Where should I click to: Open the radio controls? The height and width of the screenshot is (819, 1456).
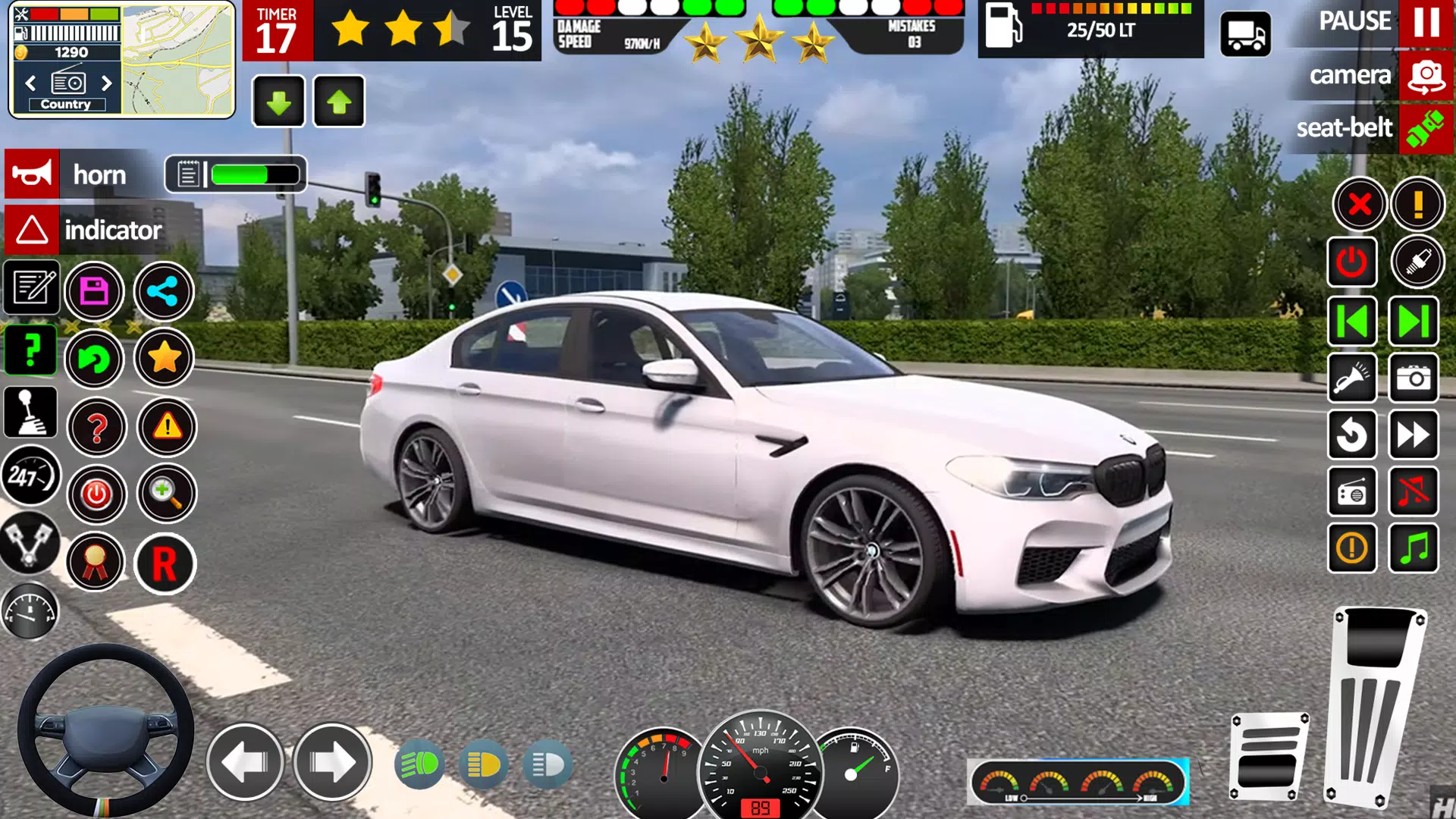click(x=1353, y=493)
